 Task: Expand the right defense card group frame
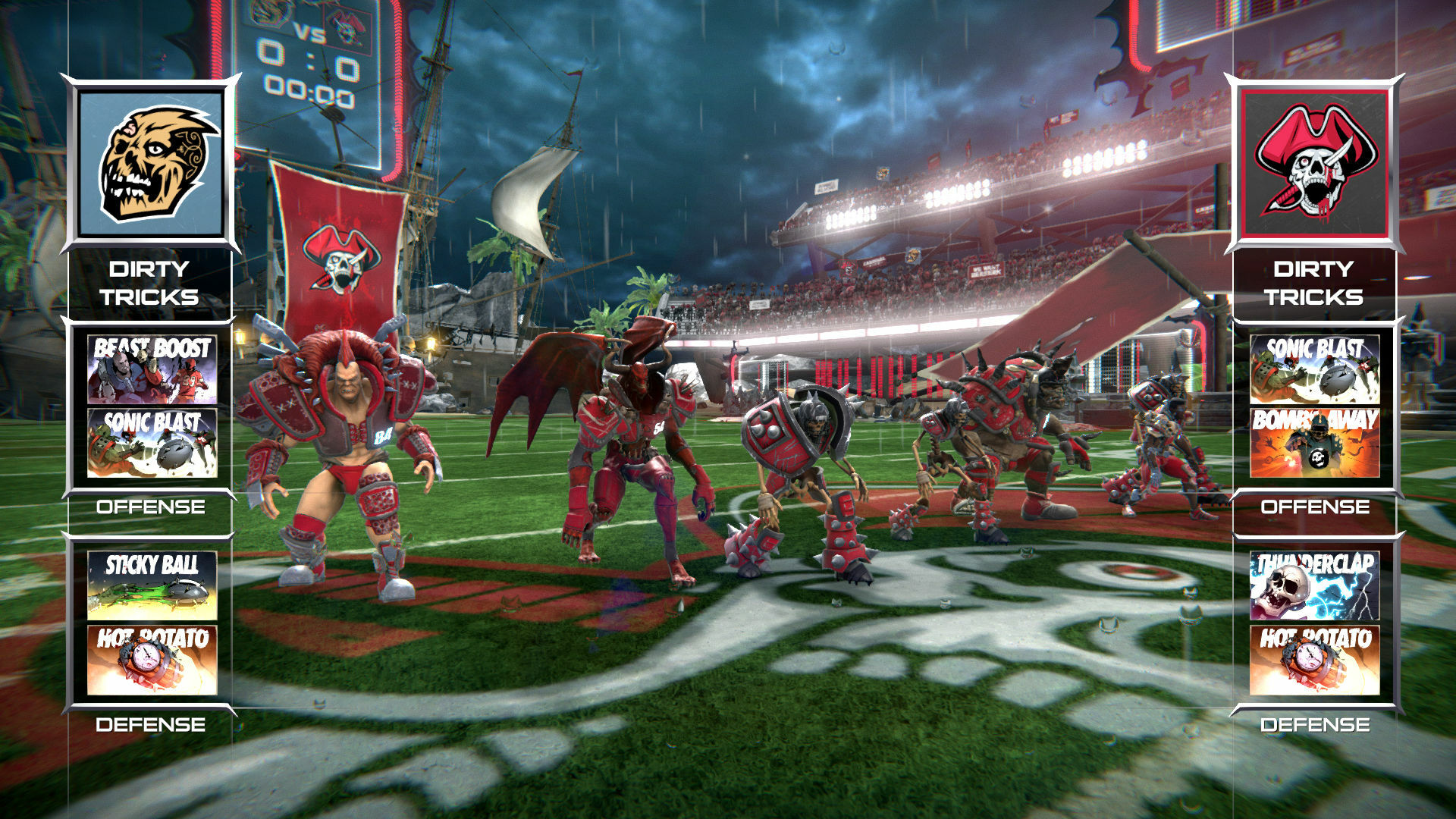coord(1317,623)
